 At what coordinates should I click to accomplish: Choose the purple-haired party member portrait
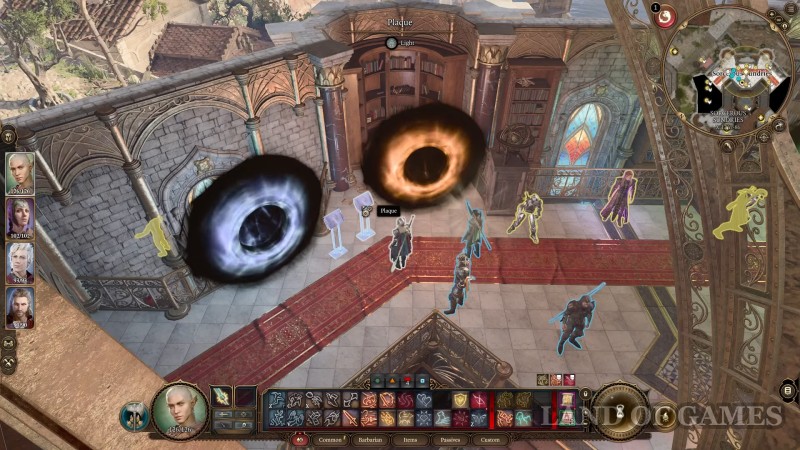click(x=20, y=217)
